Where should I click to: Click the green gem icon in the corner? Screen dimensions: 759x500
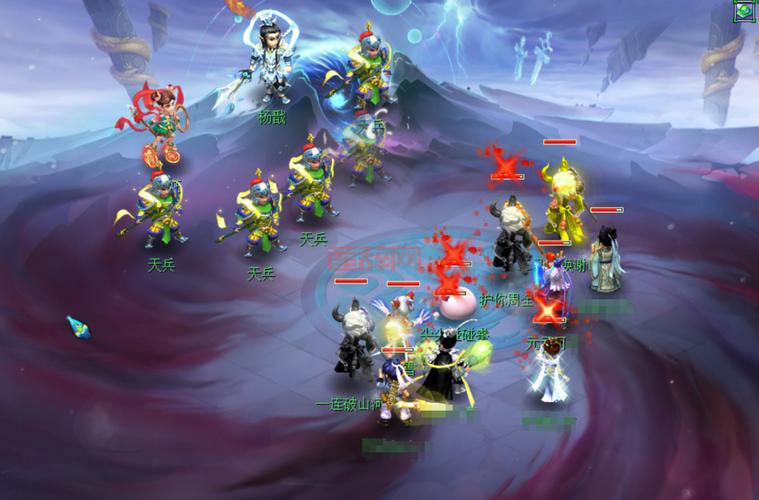(745, 11)
